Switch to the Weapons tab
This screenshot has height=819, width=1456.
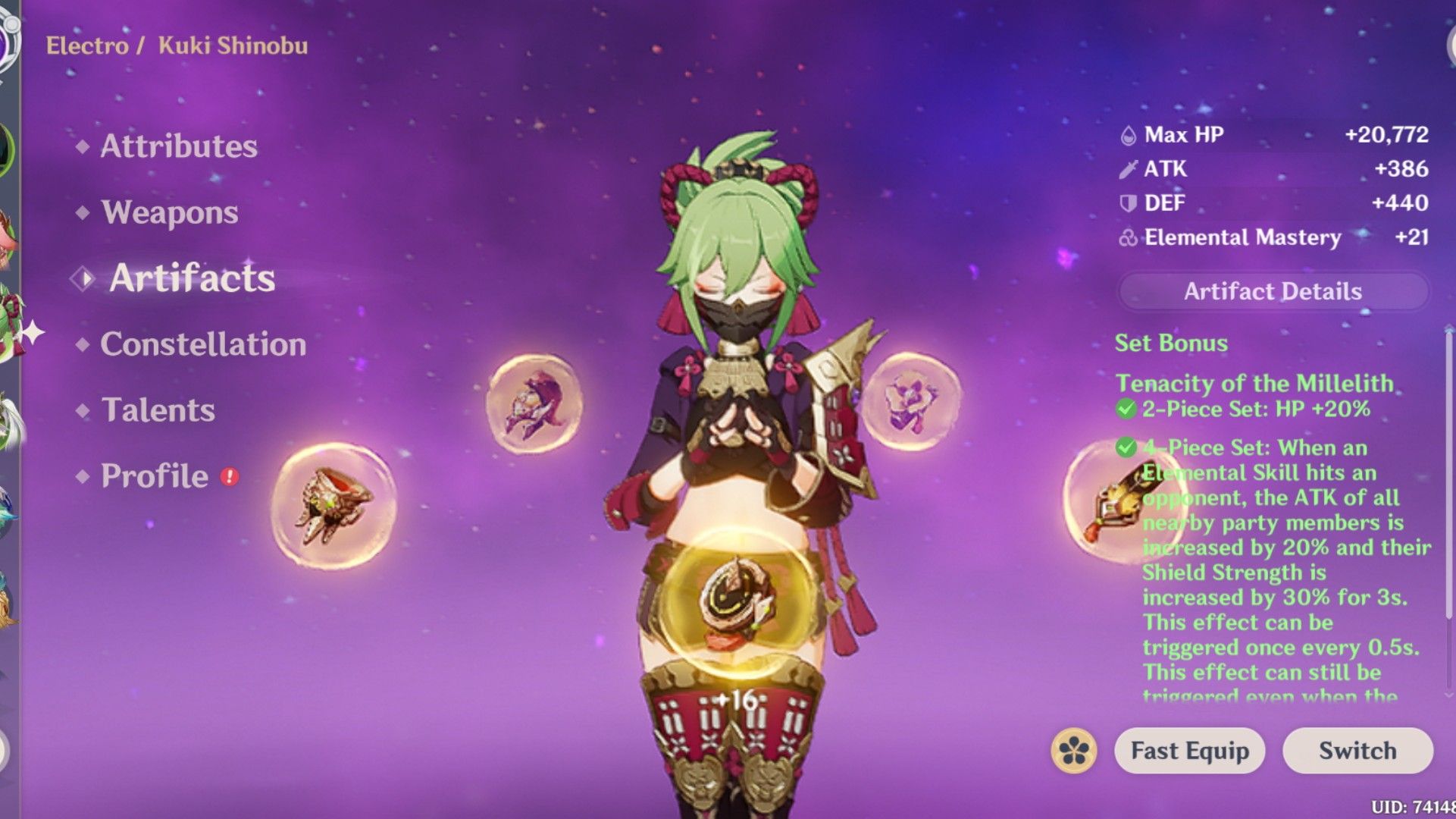(170, 213)
